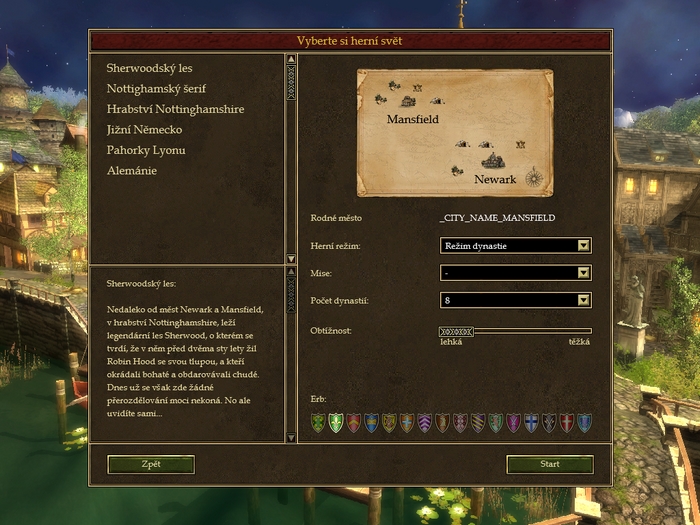Open the Počet dynastií dropdown
This screenshot has width=700, height=525.
pyautogui.click(x=515, y=300)
